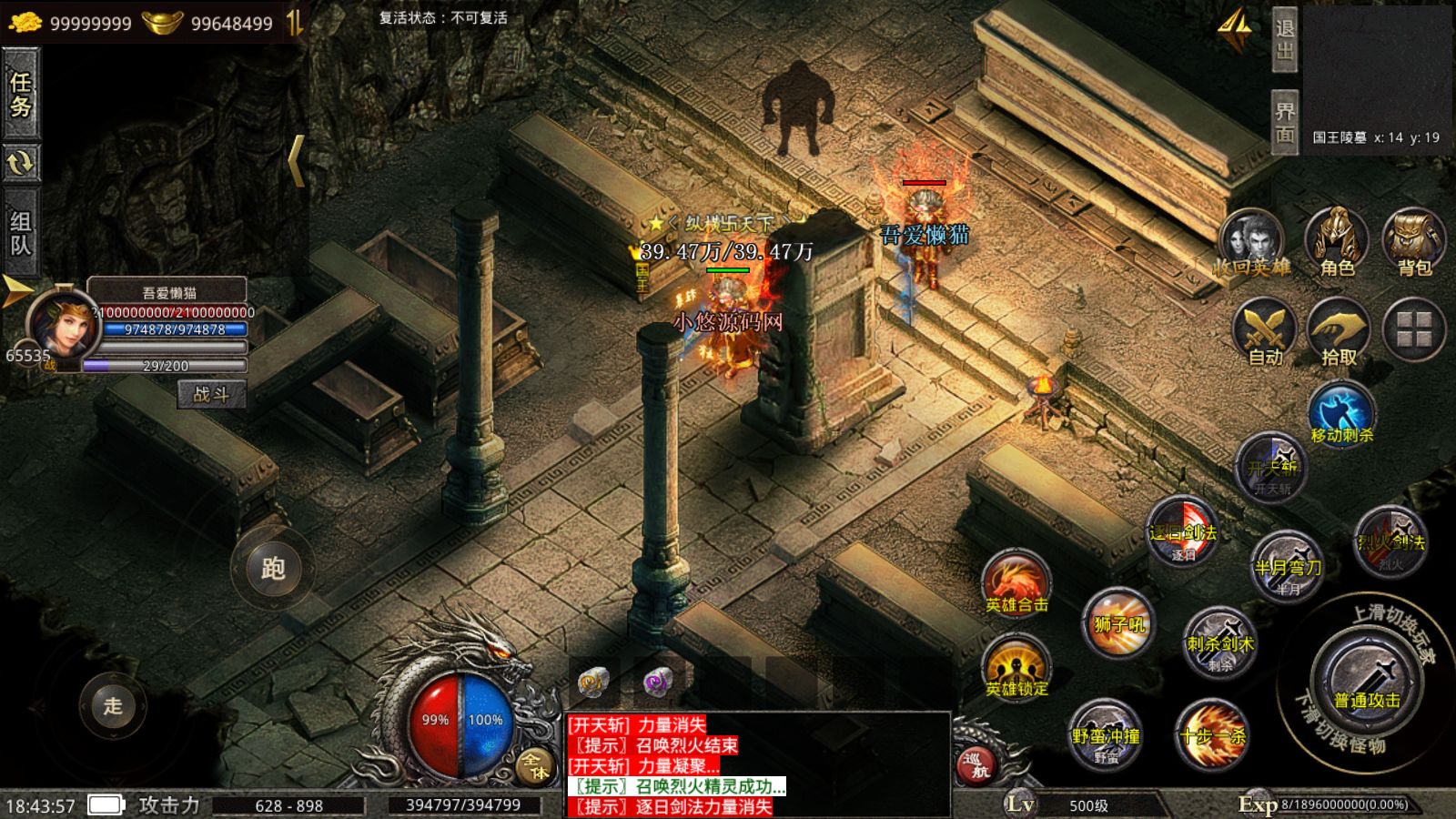Open the four-square grid menu
This screenshot has width=1456, height=819.
[1414, 329]
